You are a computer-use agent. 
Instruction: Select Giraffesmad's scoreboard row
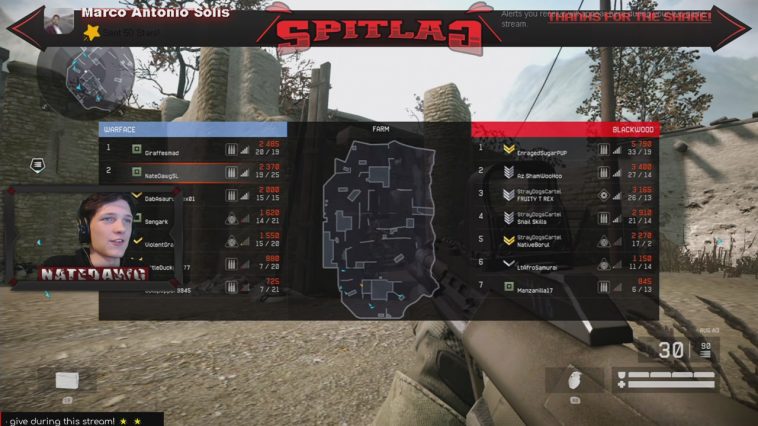click(195, 149)
